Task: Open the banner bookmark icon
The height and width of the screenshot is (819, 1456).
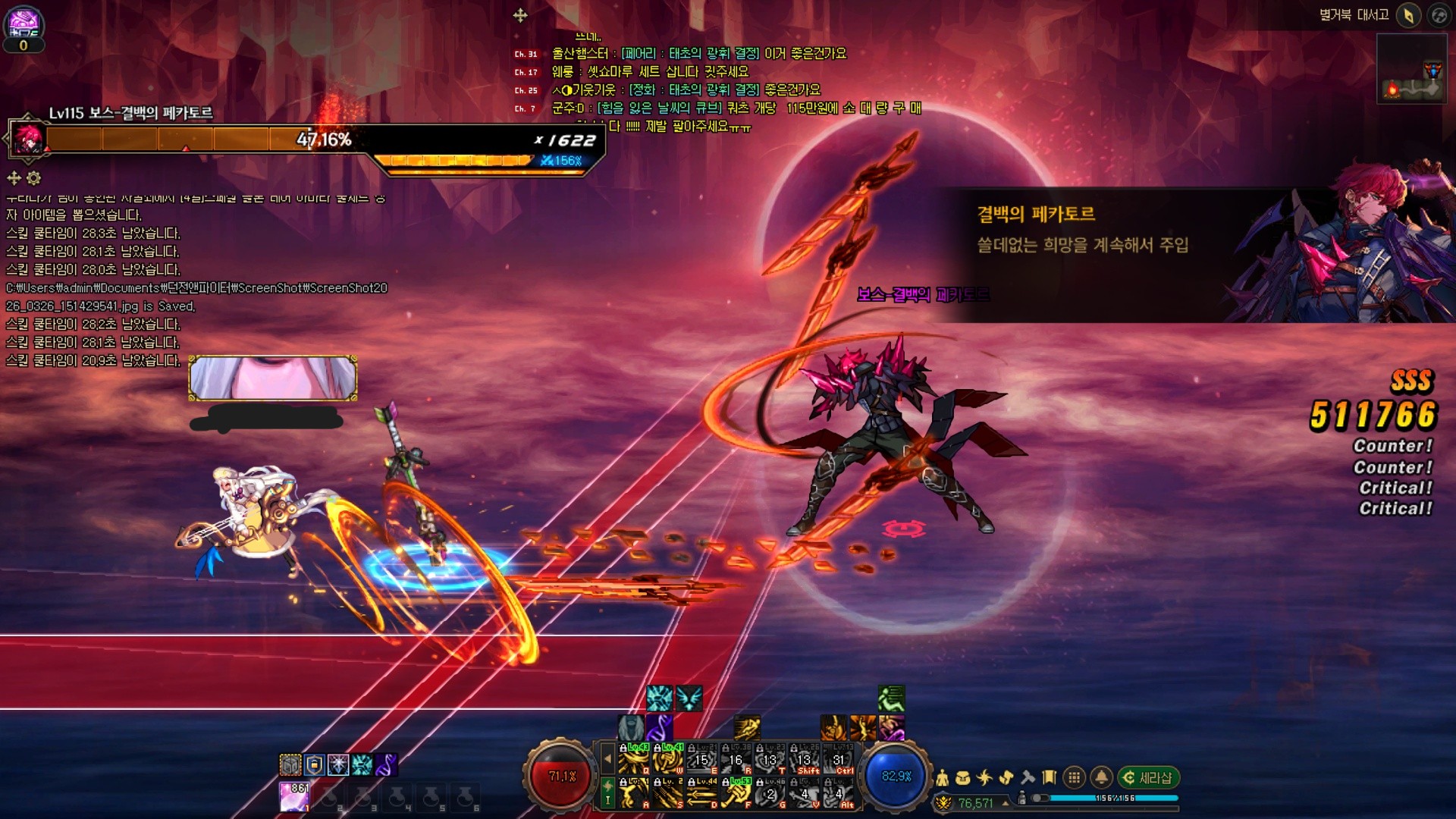Action: [x=1050, y=777]
